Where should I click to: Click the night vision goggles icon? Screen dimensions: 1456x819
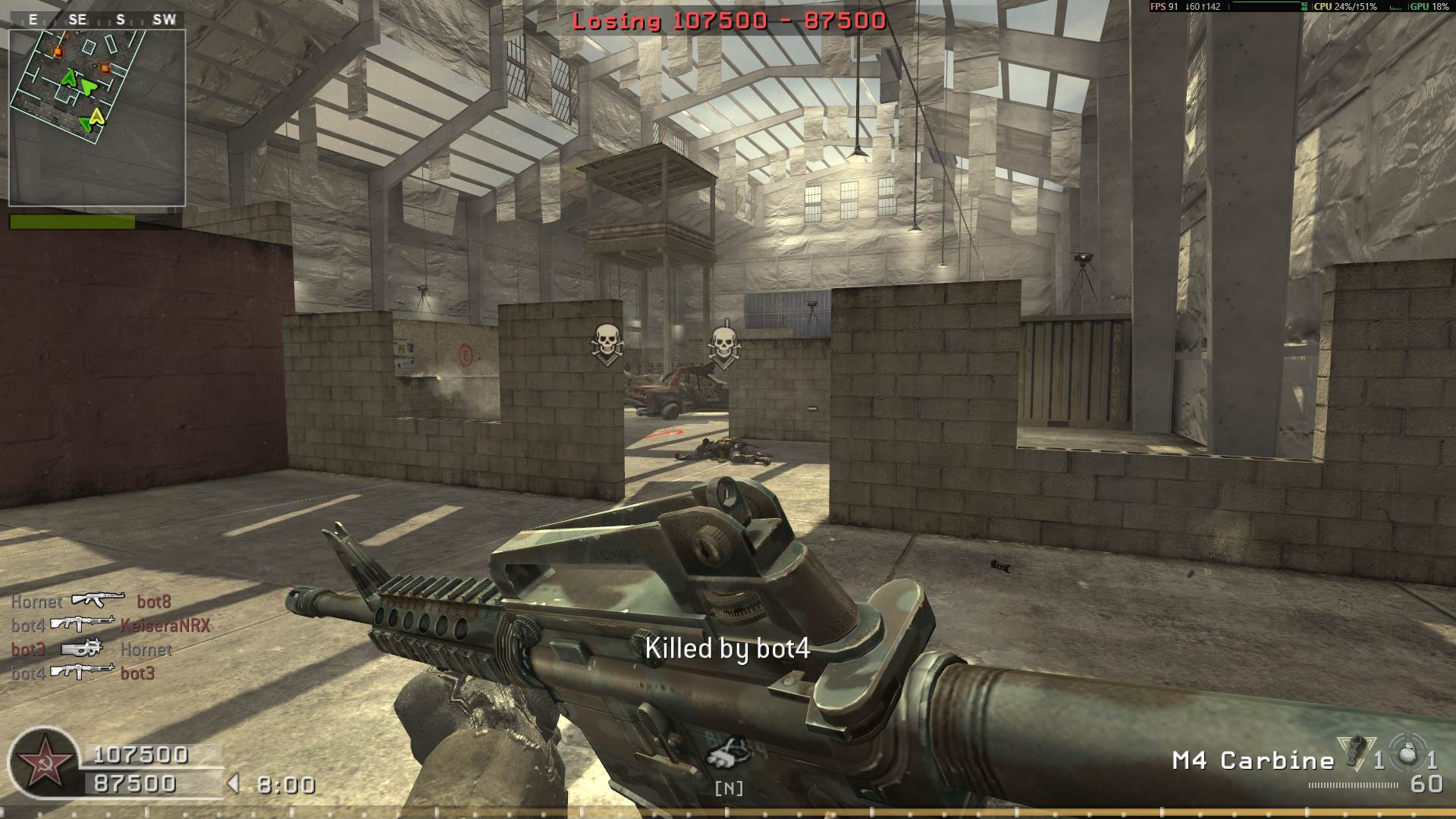[728, 753]
